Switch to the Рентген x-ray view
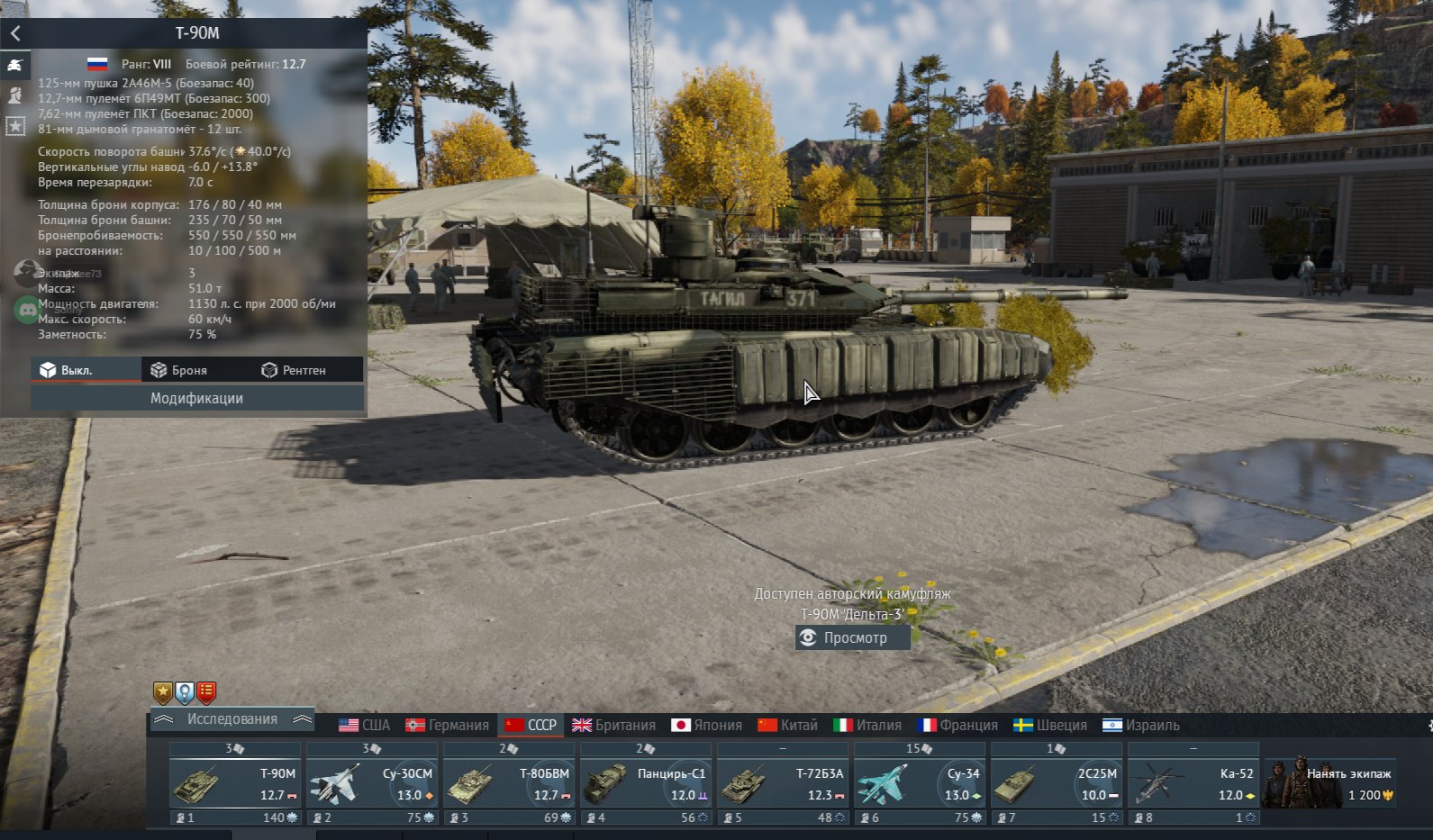 pos(294,370)
